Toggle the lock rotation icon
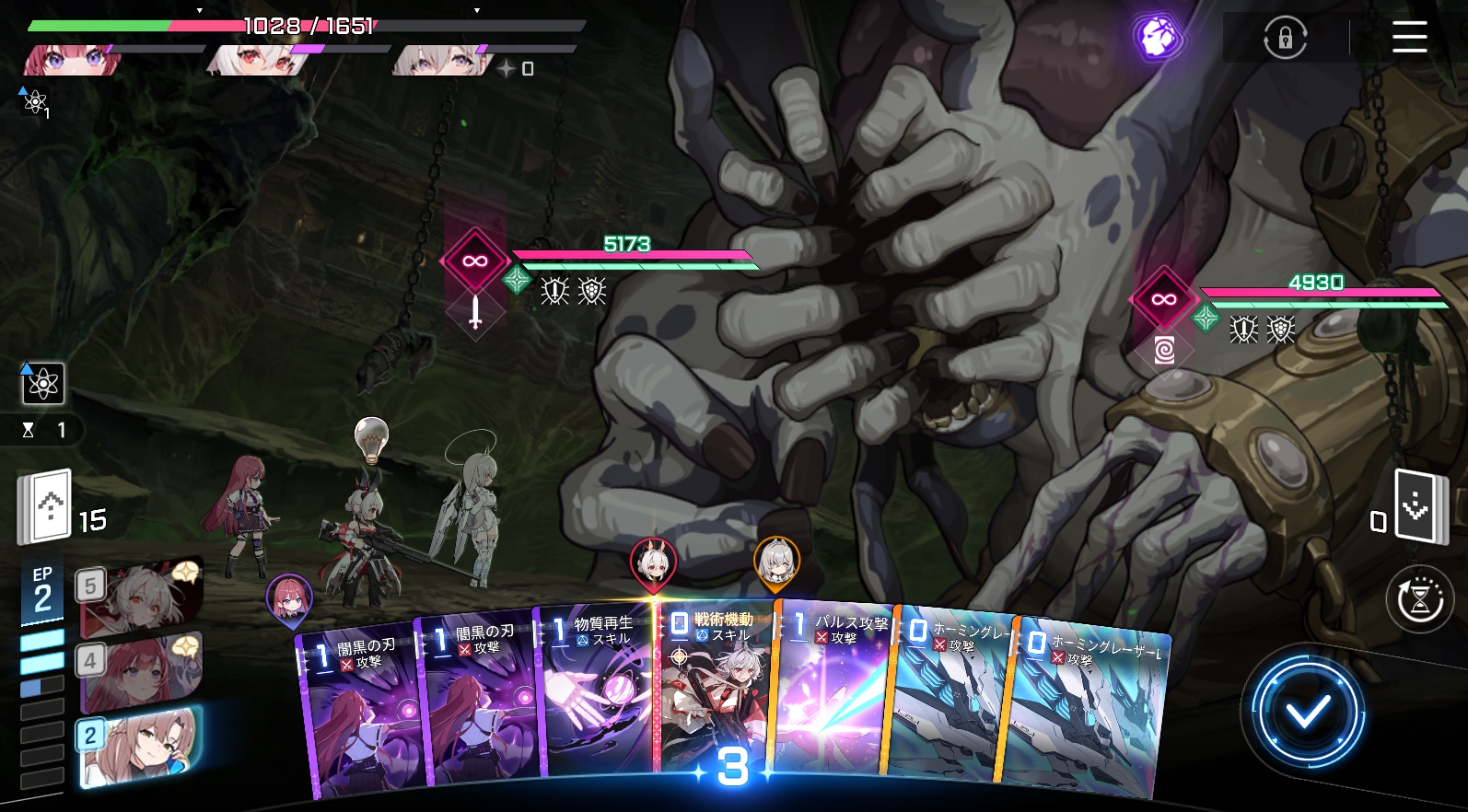 [x=1286, y=39]
